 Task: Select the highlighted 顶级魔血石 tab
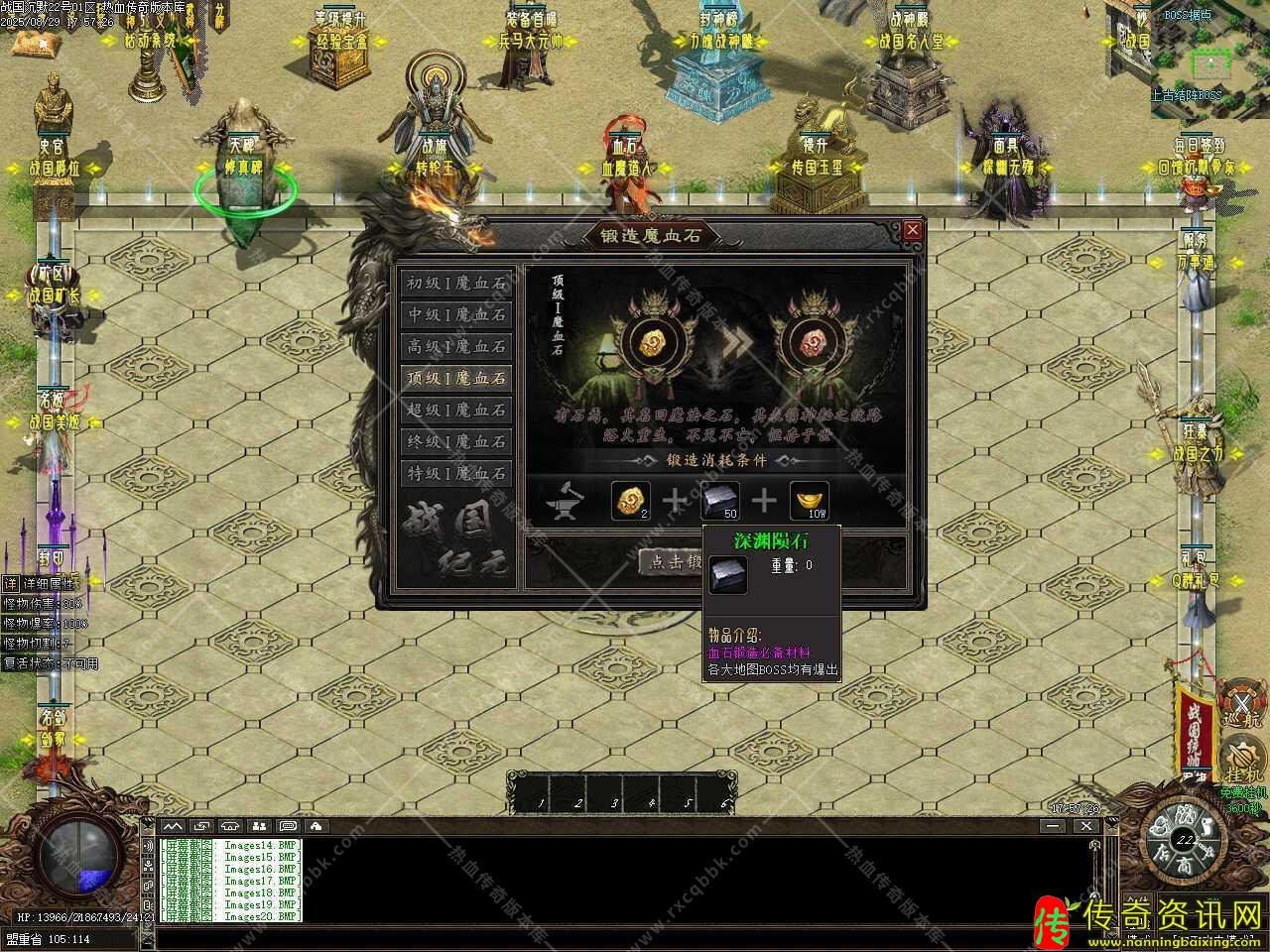tap(456, 378)
